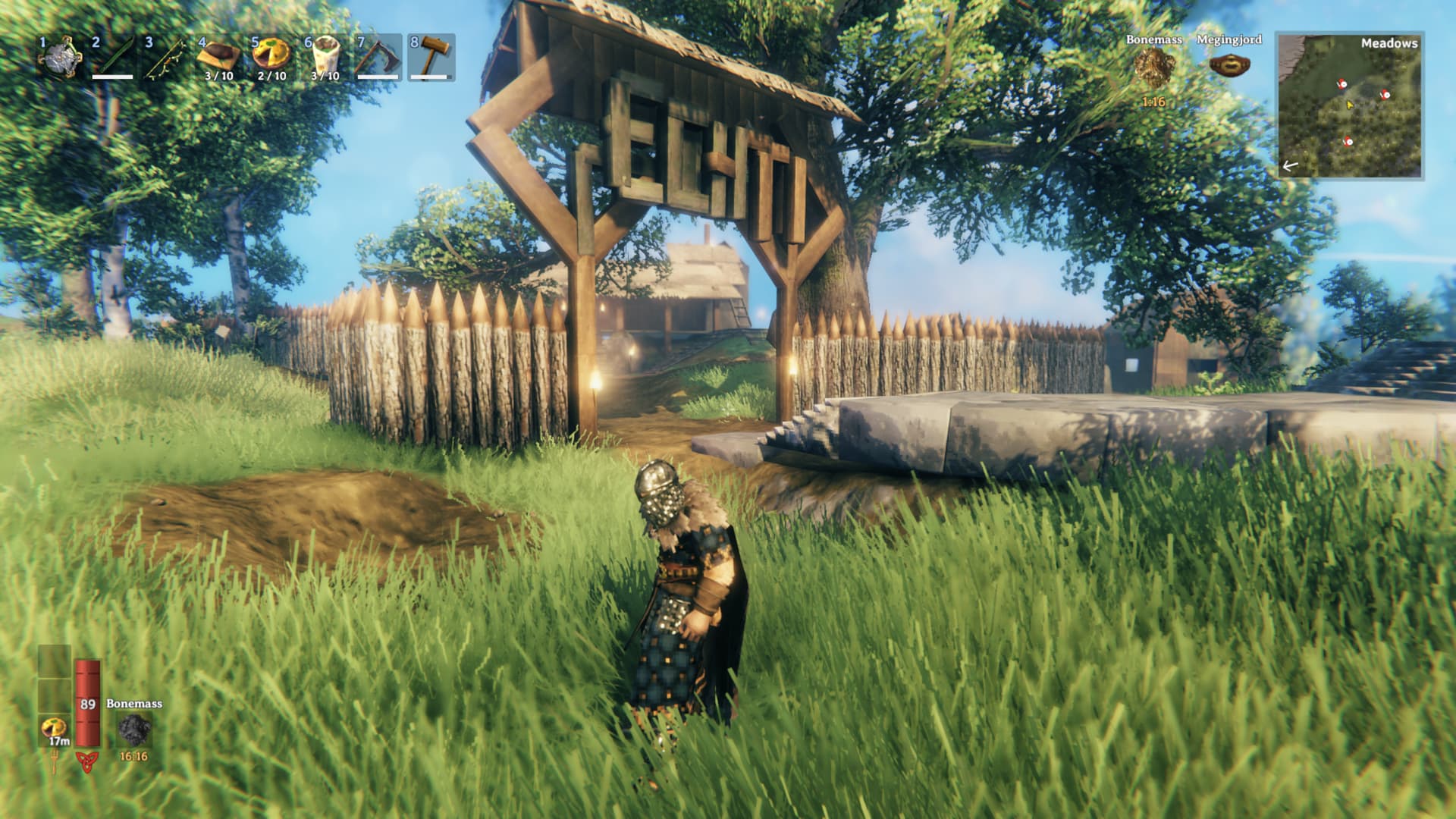Click the Bonemass status effect beside Megingjord
This screenshot has height=819, width=1456.
pyautogui.click(x=1153, y=65)
